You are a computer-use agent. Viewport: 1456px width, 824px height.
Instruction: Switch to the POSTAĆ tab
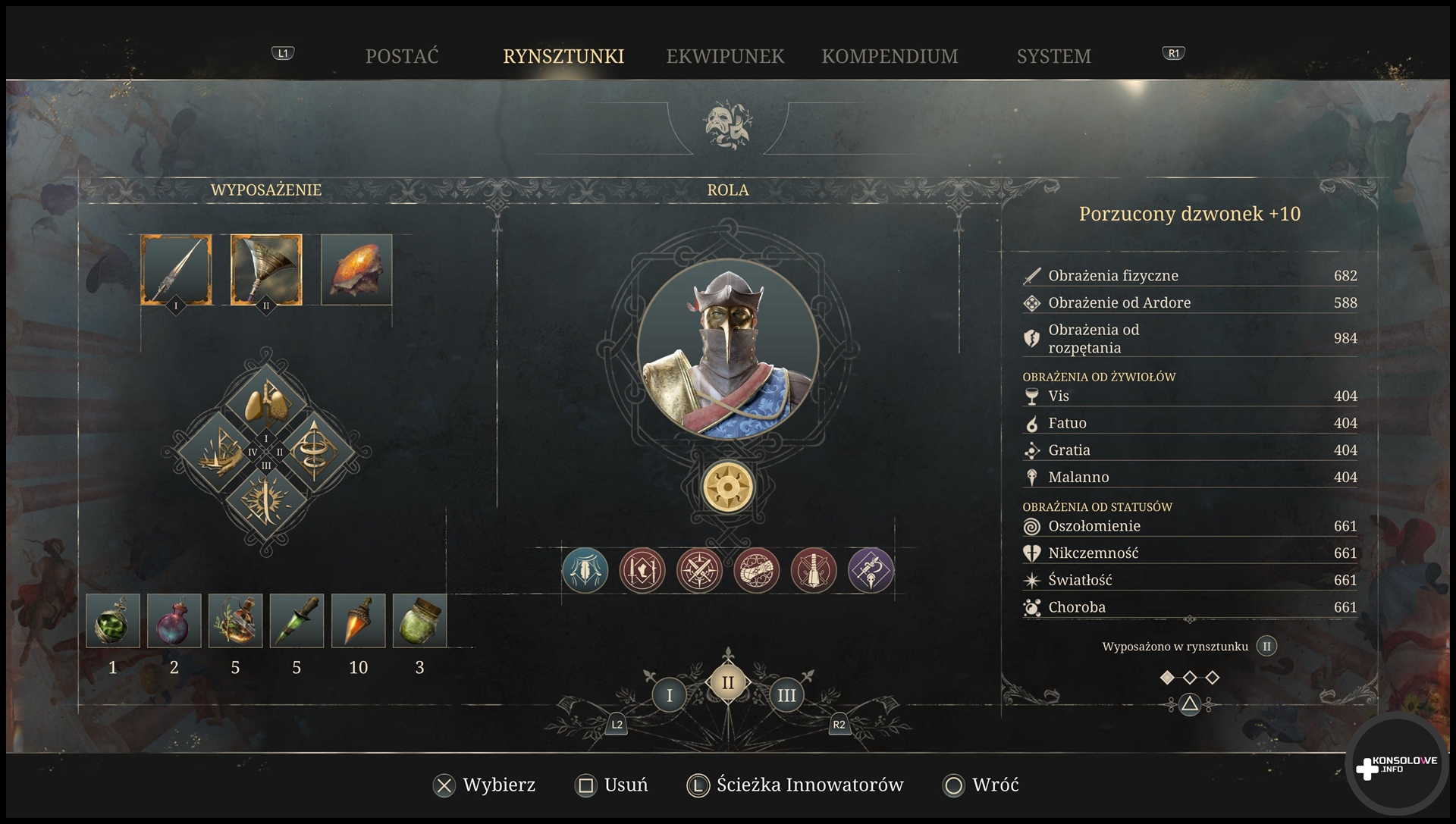tap(402, 56)
